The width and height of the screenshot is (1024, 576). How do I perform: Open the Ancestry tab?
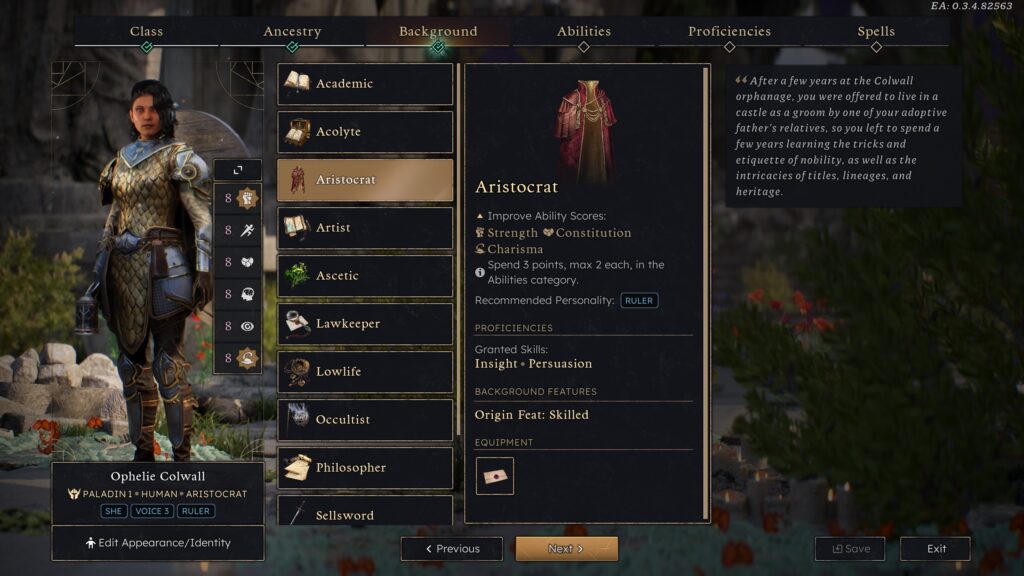292,32
